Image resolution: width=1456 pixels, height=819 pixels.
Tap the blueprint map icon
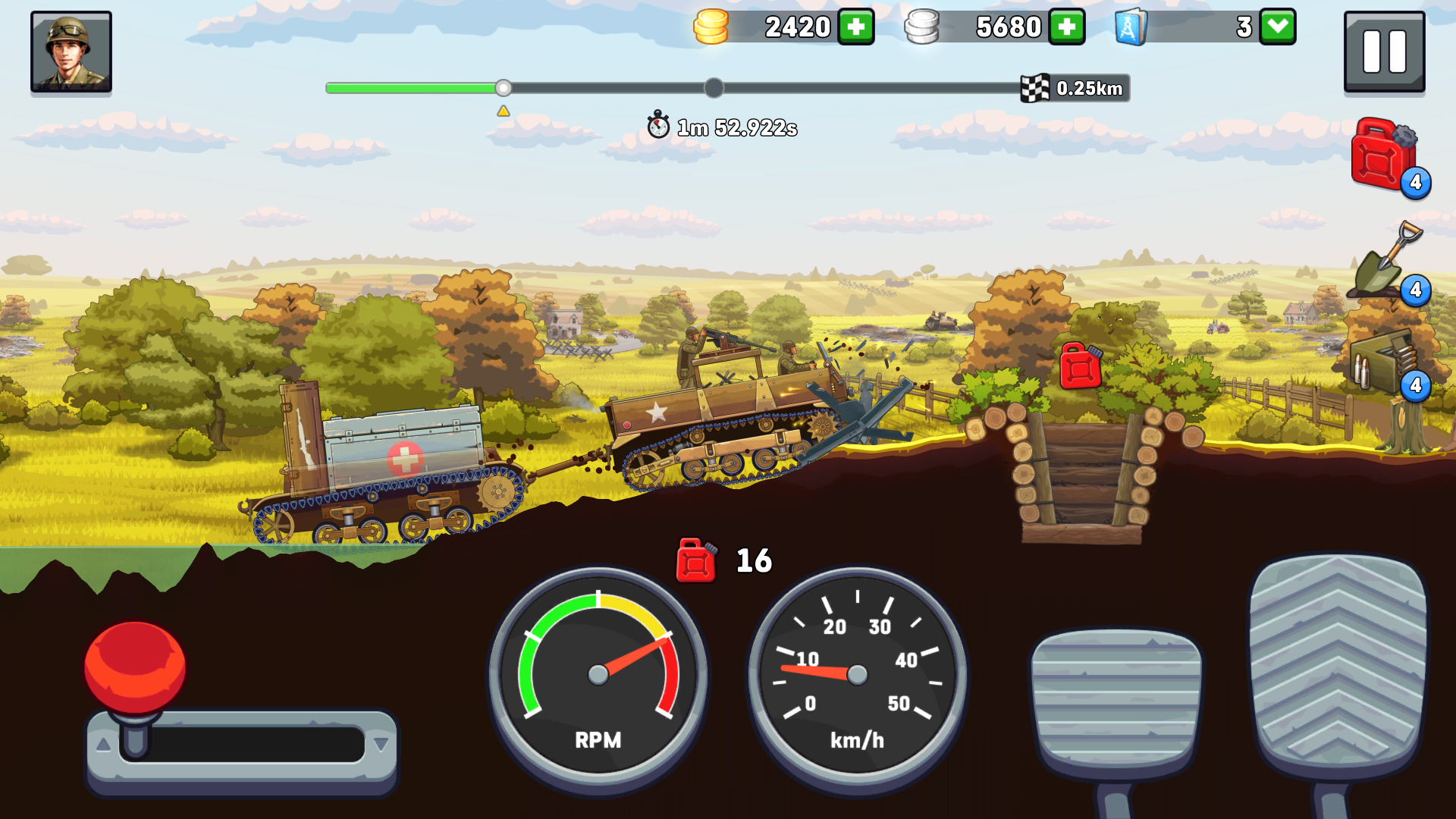click(1129, 27)
